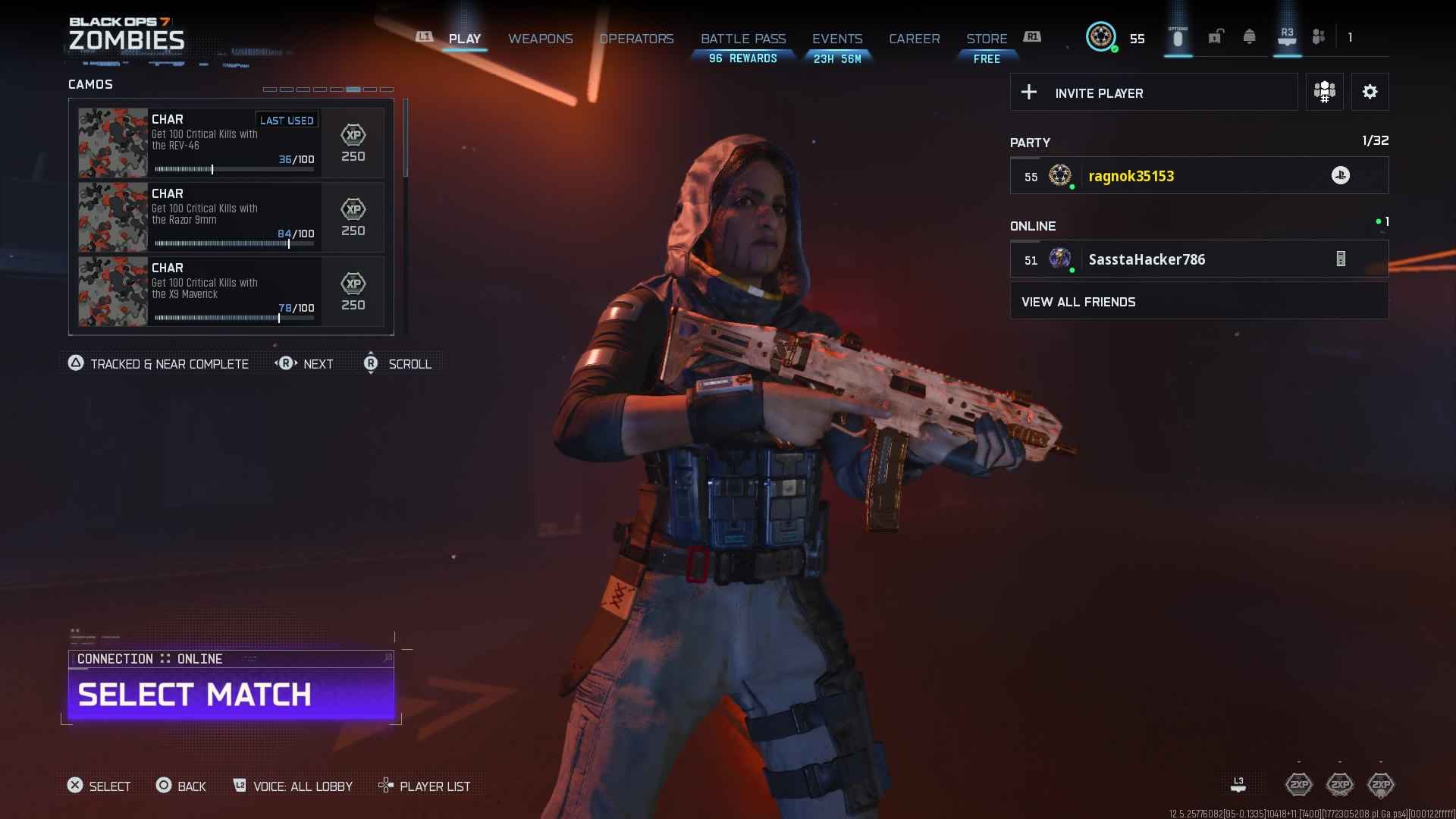
Task: Go to the Battle Pass tab
Action: 743,39
